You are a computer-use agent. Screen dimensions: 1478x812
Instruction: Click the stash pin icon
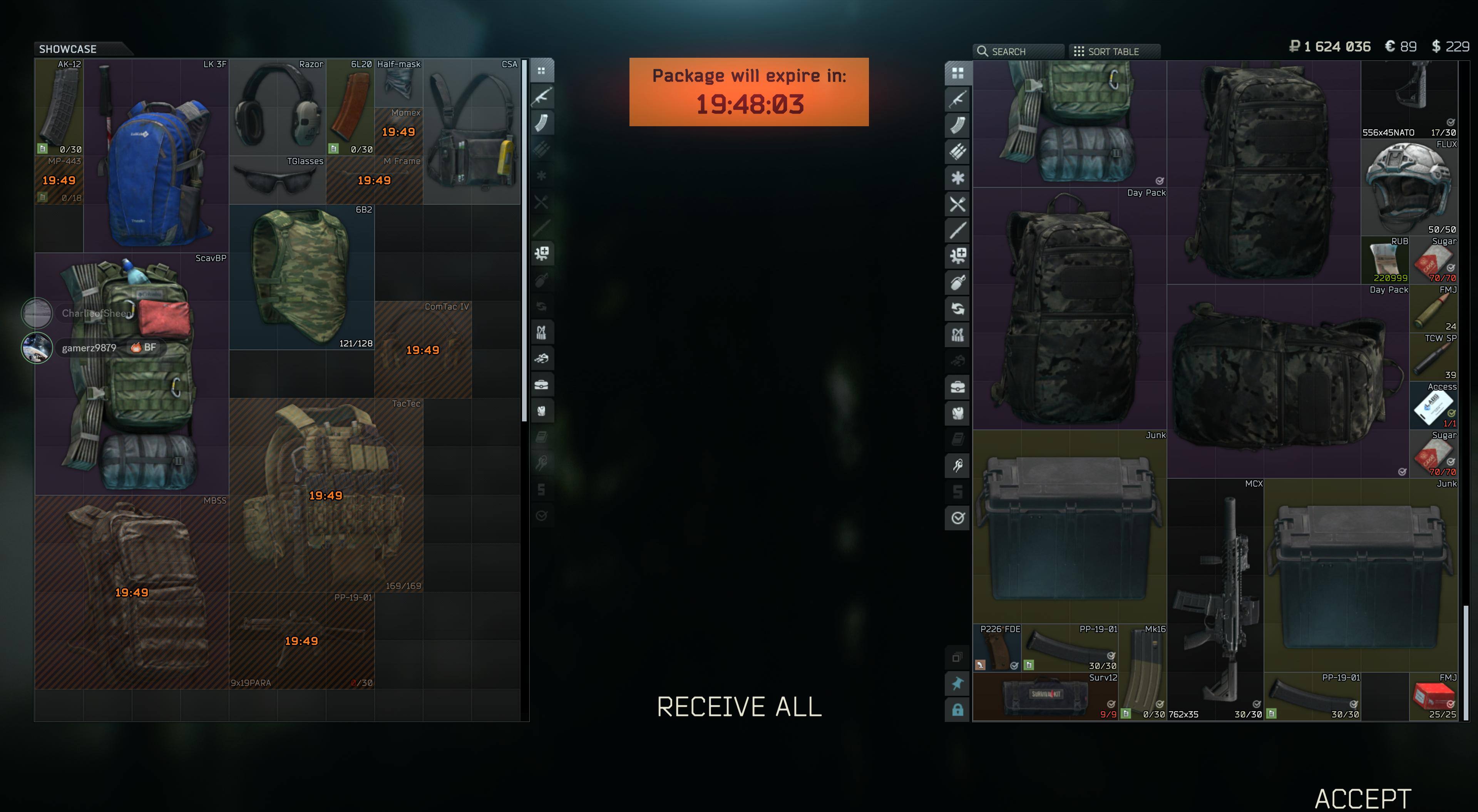957,683
